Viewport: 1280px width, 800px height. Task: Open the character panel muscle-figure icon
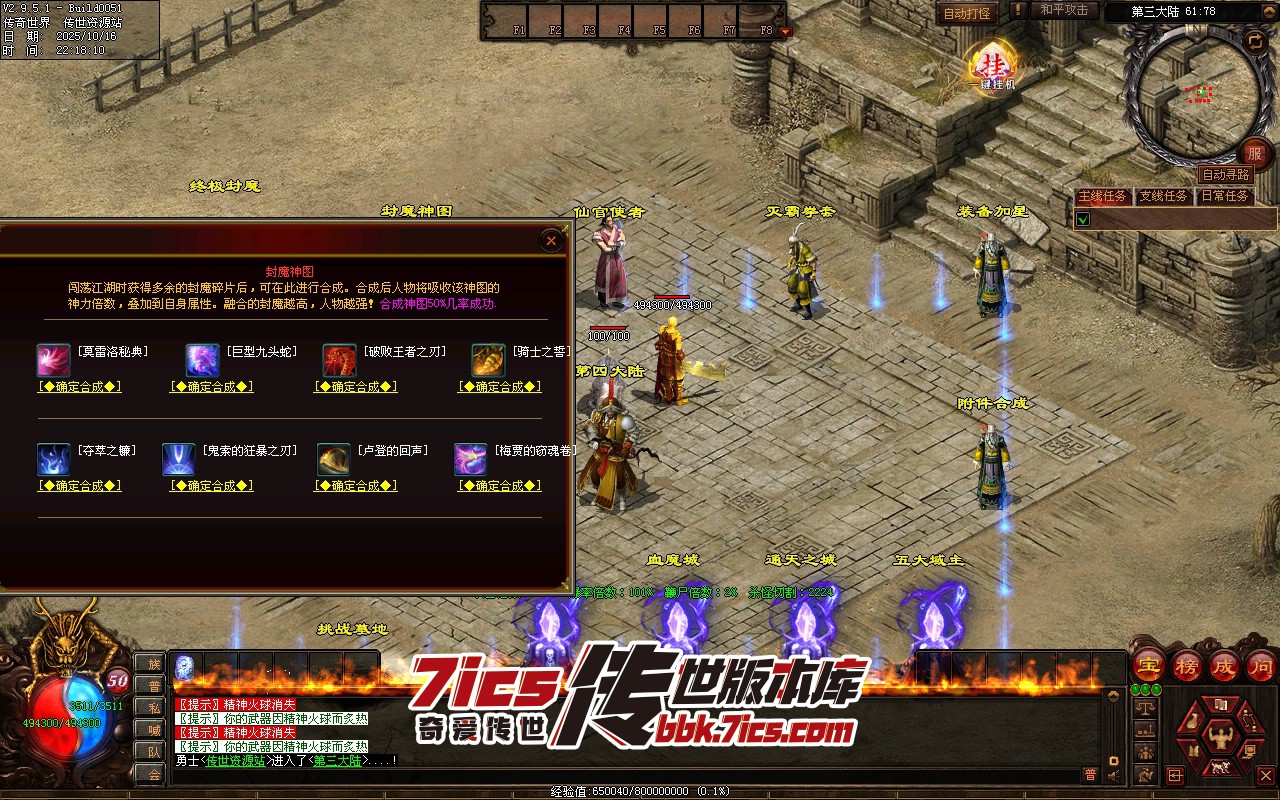point(1218,737)
